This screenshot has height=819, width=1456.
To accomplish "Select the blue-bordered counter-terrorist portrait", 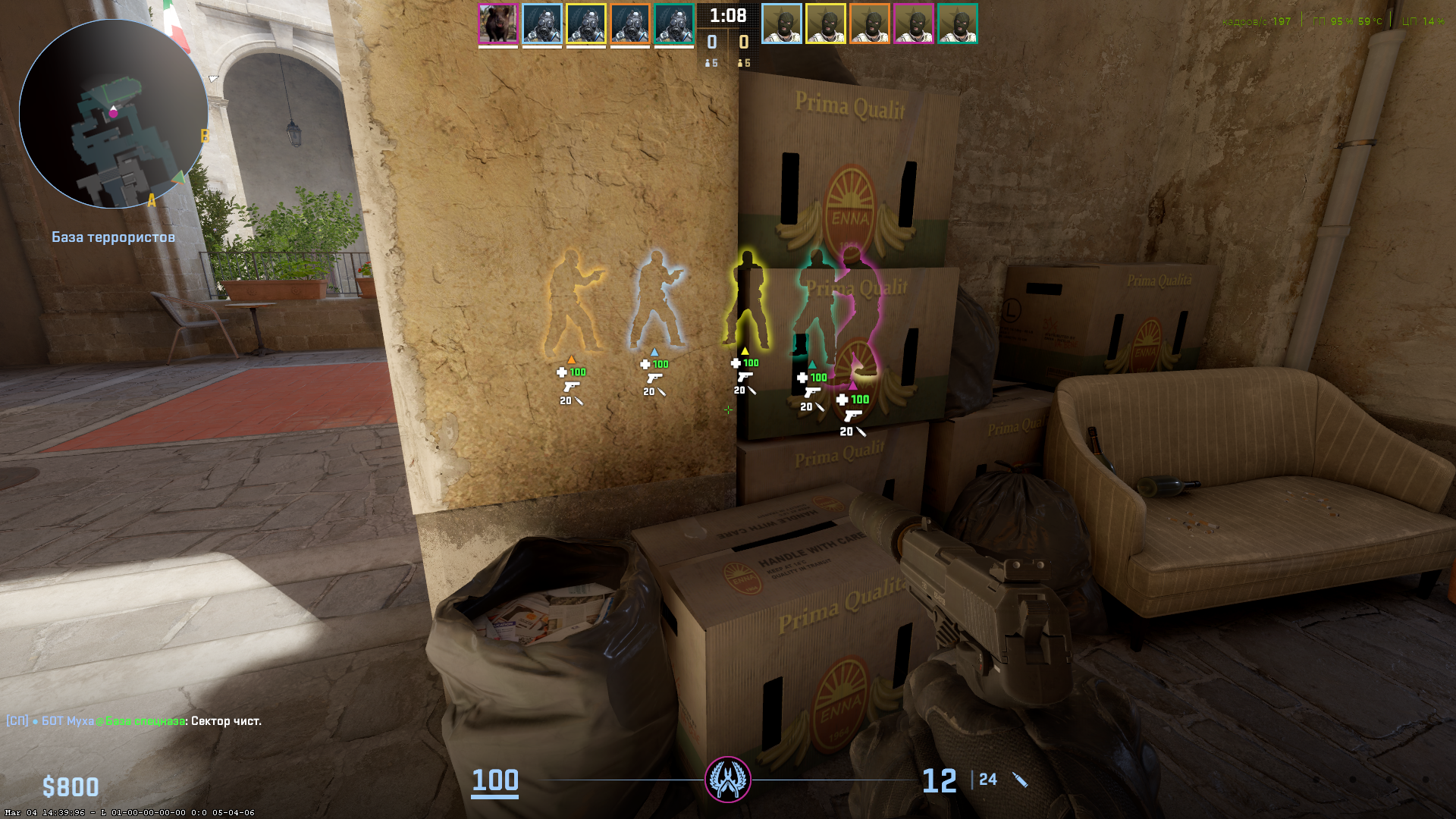I will 542,24.
